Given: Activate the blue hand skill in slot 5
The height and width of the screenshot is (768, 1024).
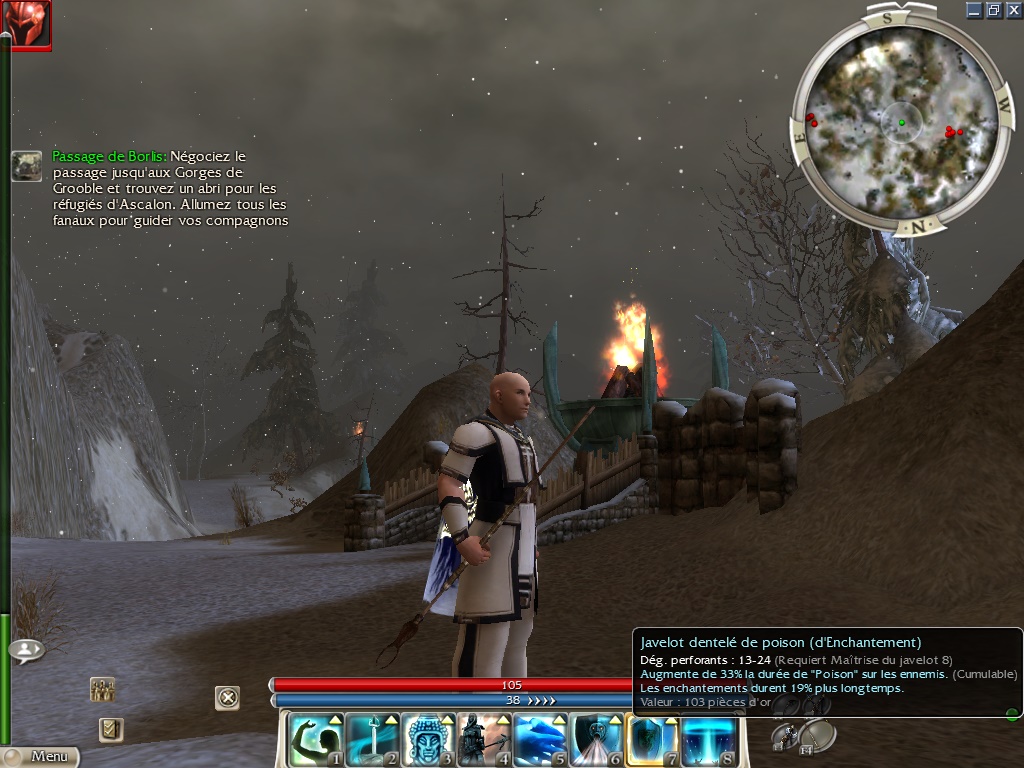Looking at the screenshot, I should pos(541,740).
